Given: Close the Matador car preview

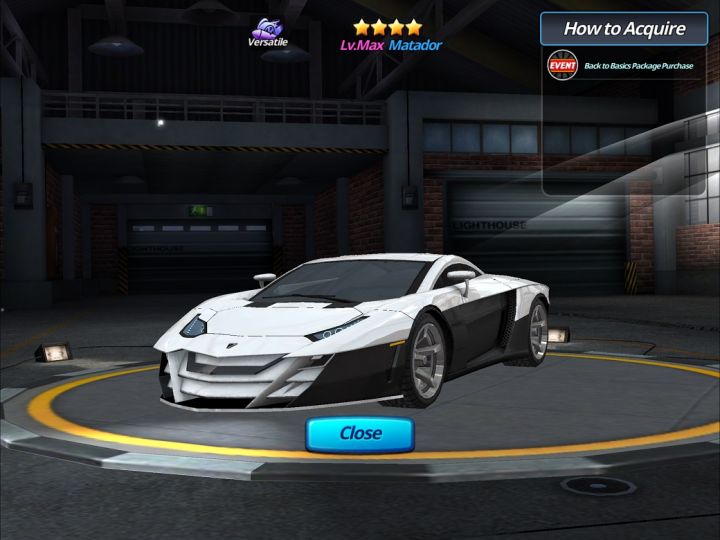Looking at the screenshot, I should point(360,434).
